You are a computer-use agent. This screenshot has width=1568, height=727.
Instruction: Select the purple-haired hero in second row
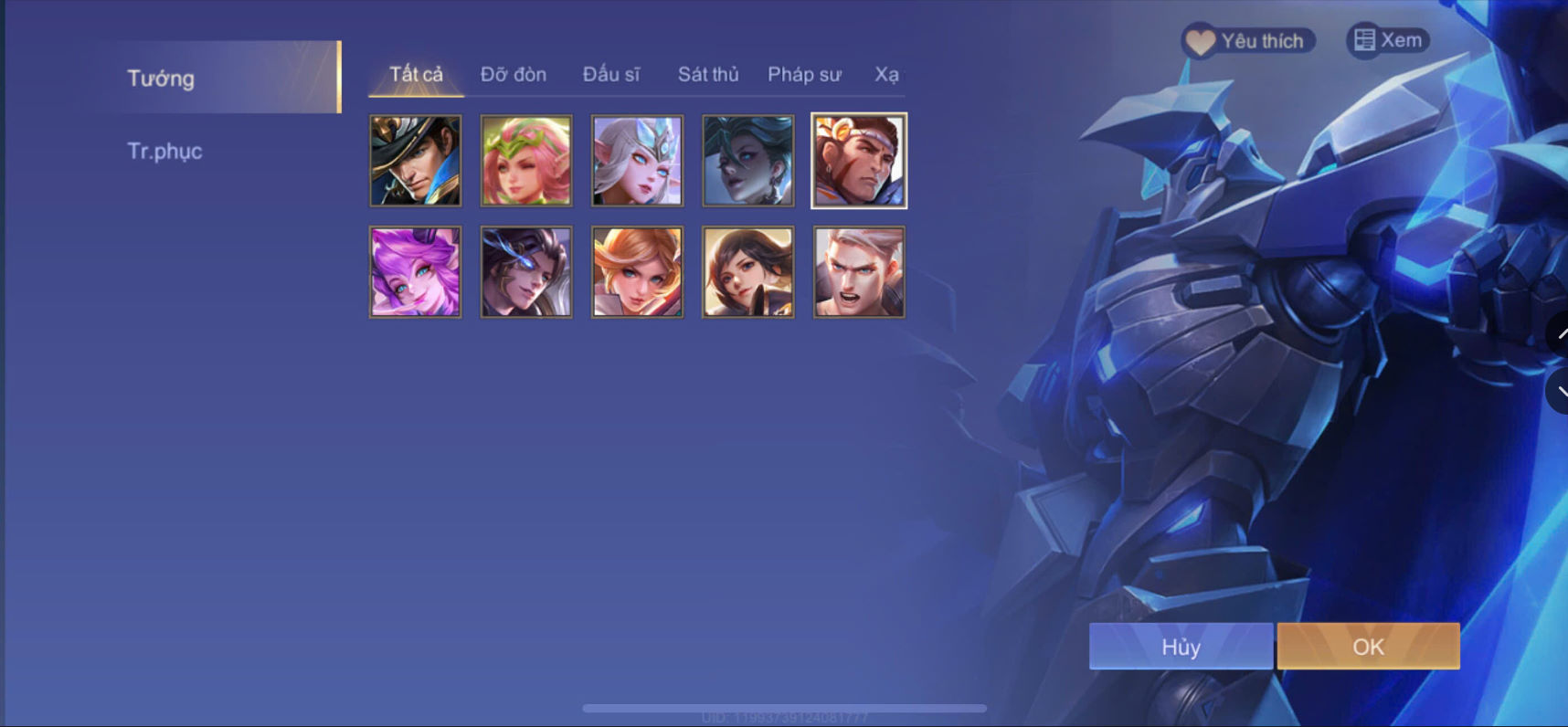click(x=416, y=271)
